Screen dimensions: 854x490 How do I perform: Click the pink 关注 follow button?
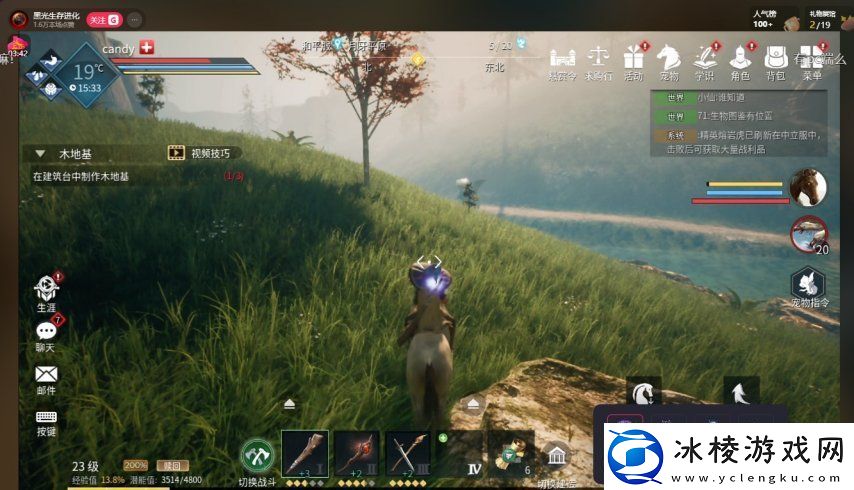(x=103, y=19)
